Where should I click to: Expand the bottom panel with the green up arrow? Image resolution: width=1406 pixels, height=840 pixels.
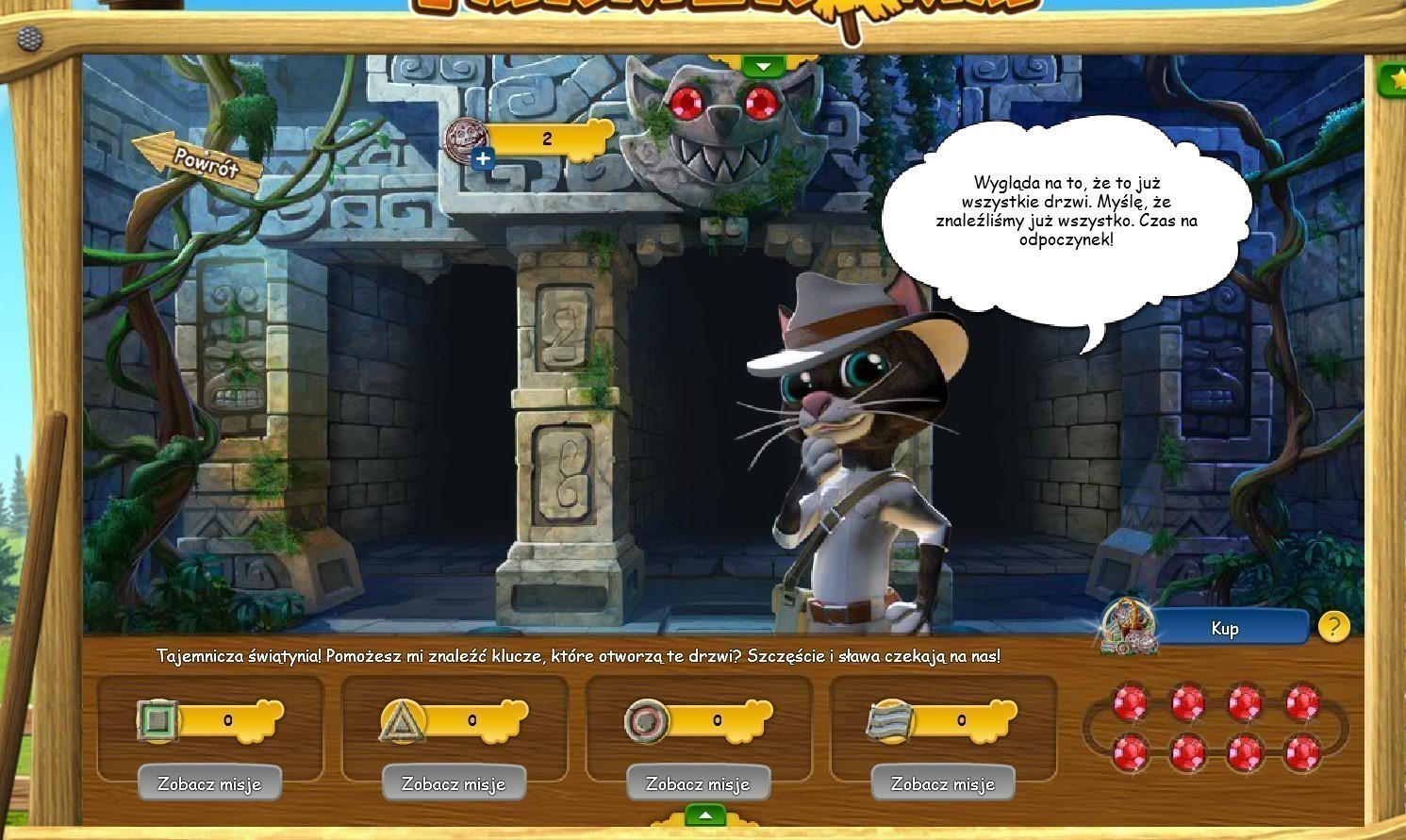[x=704, y=815]
